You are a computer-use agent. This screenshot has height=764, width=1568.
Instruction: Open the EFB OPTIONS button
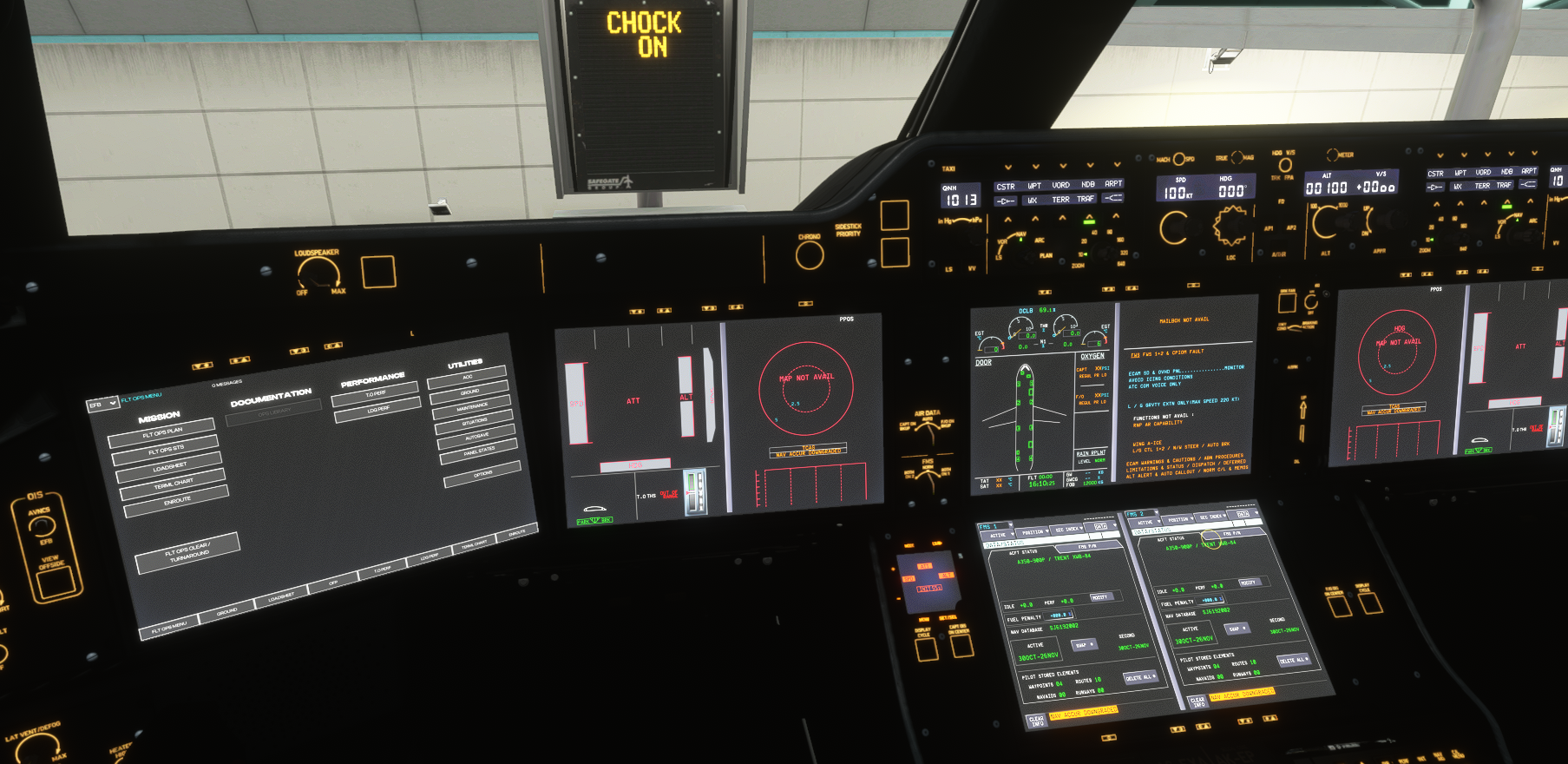point(482,474)
